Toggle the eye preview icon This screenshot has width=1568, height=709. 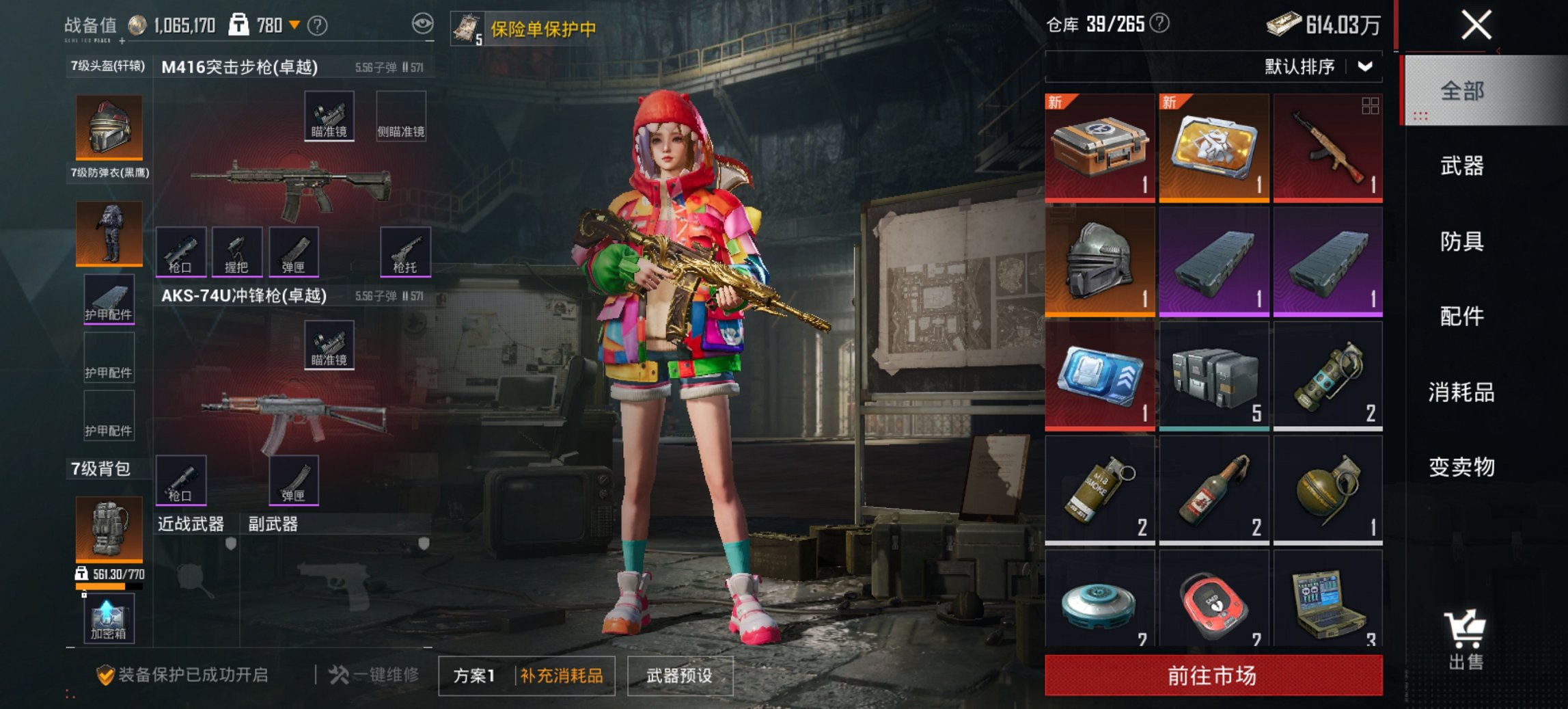[423, 23]
